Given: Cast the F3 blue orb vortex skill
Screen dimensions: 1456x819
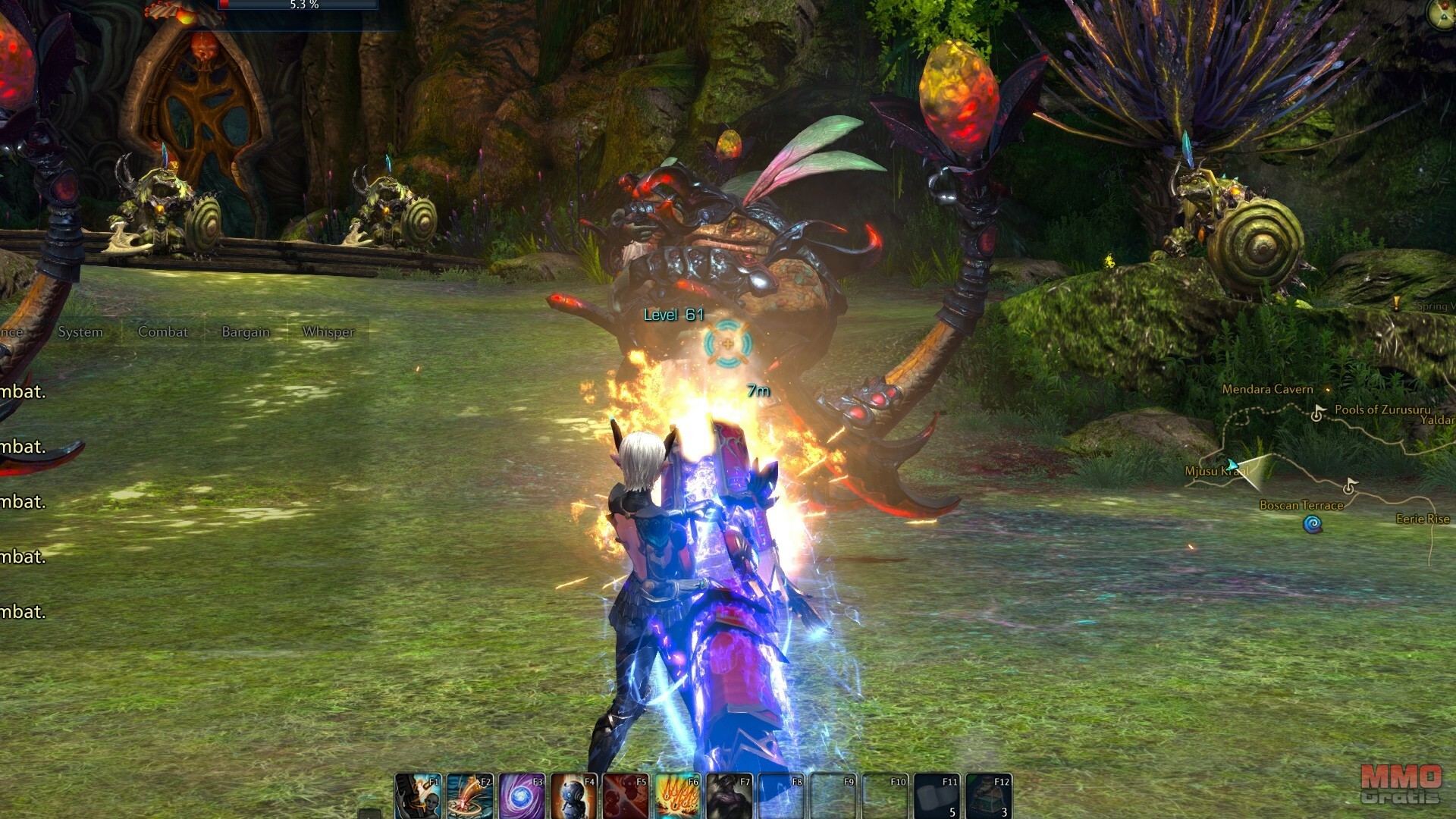Looking at the screenshot, I should [522, 796].
